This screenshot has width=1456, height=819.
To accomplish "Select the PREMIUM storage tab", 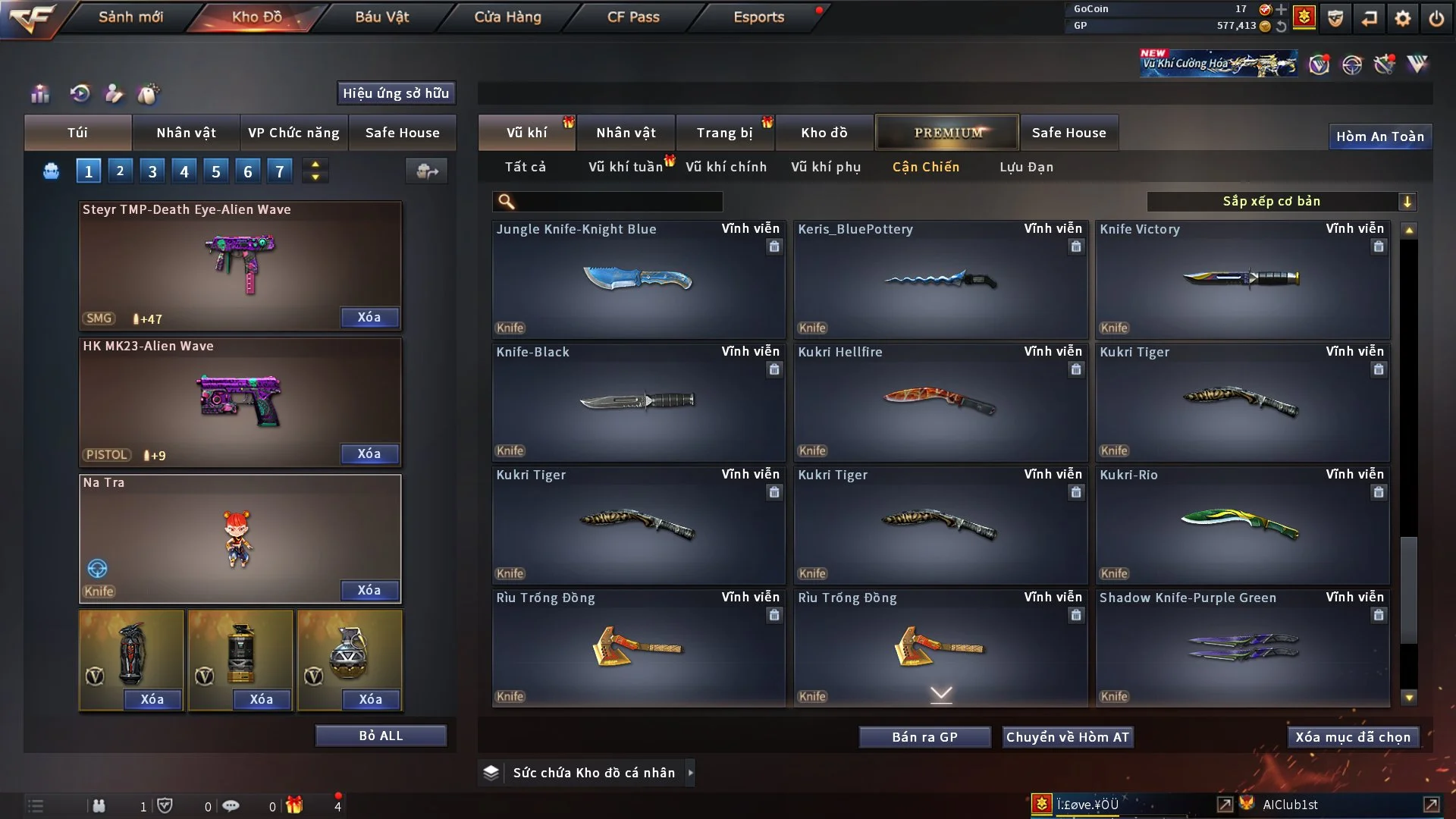I will click(947, 133).
